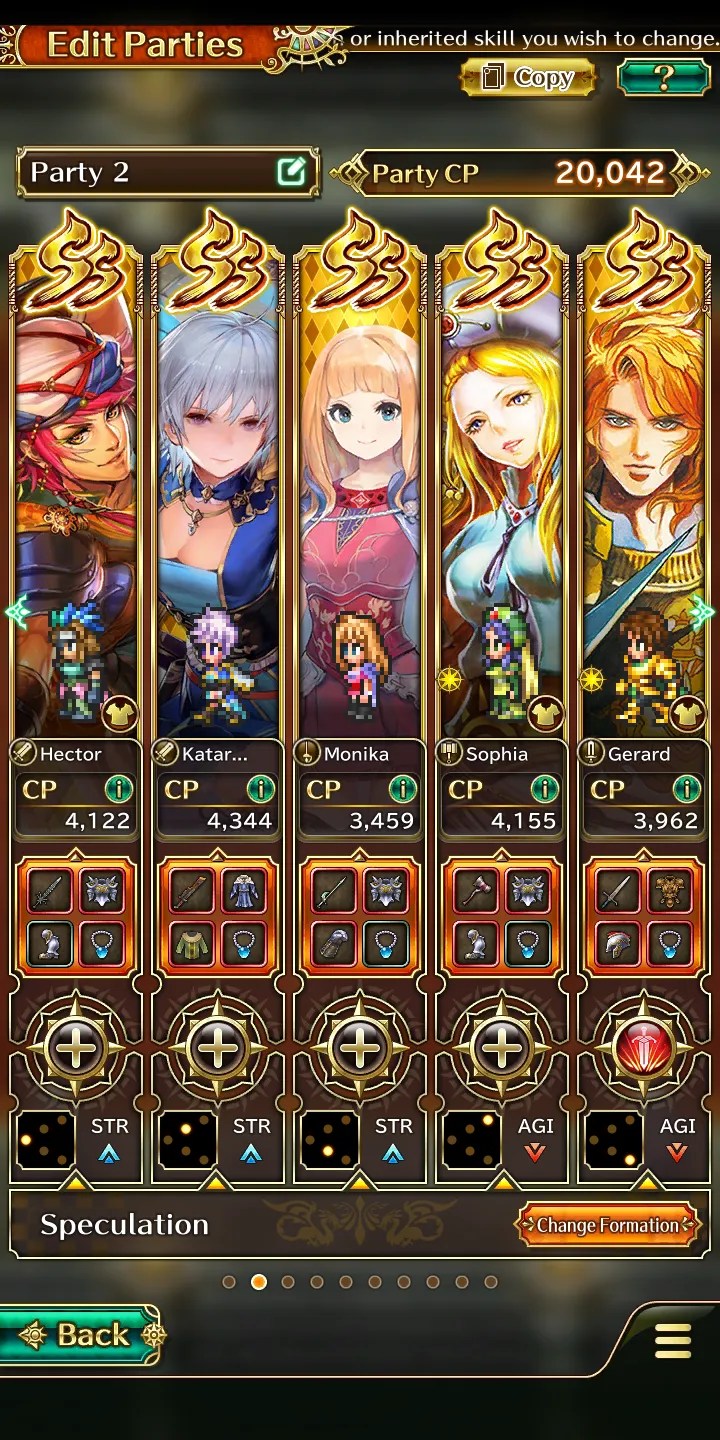Open Gerard's equipment panel
Viewport: 720px width, 1440px height.
[644, 916]
